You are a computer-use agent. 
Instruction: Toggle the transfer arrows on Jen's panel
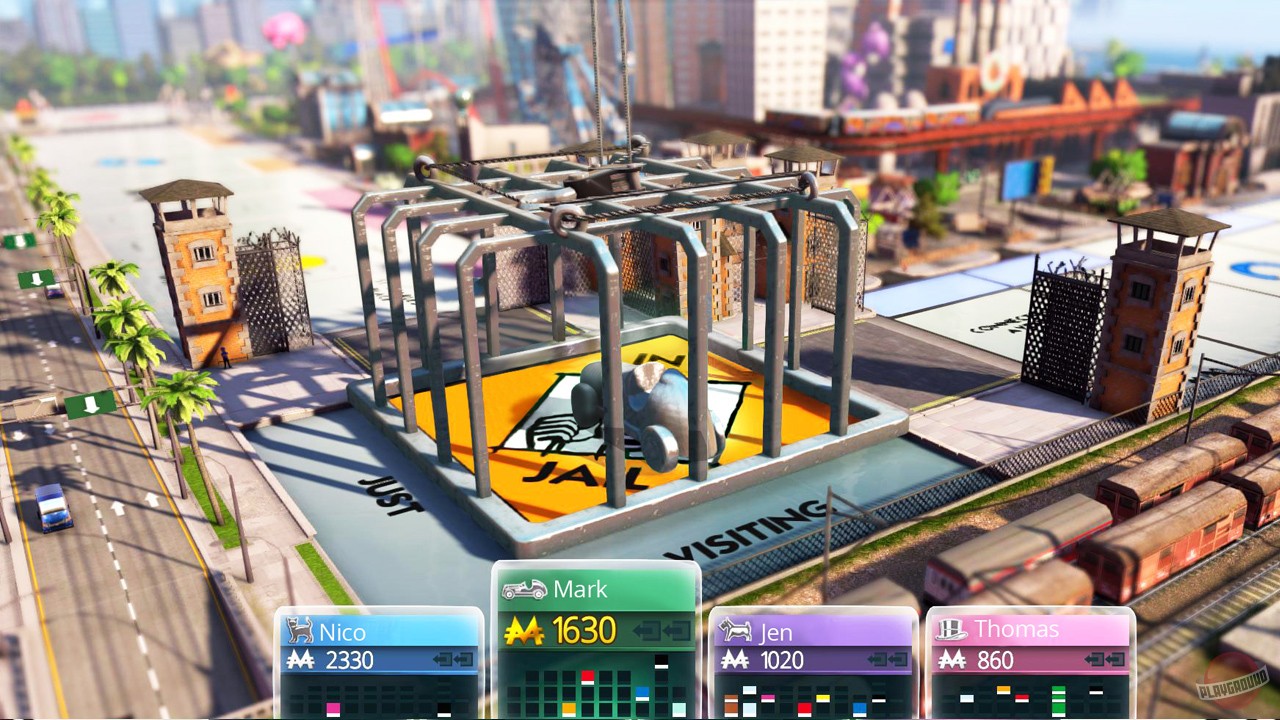[x=887, y=658]
